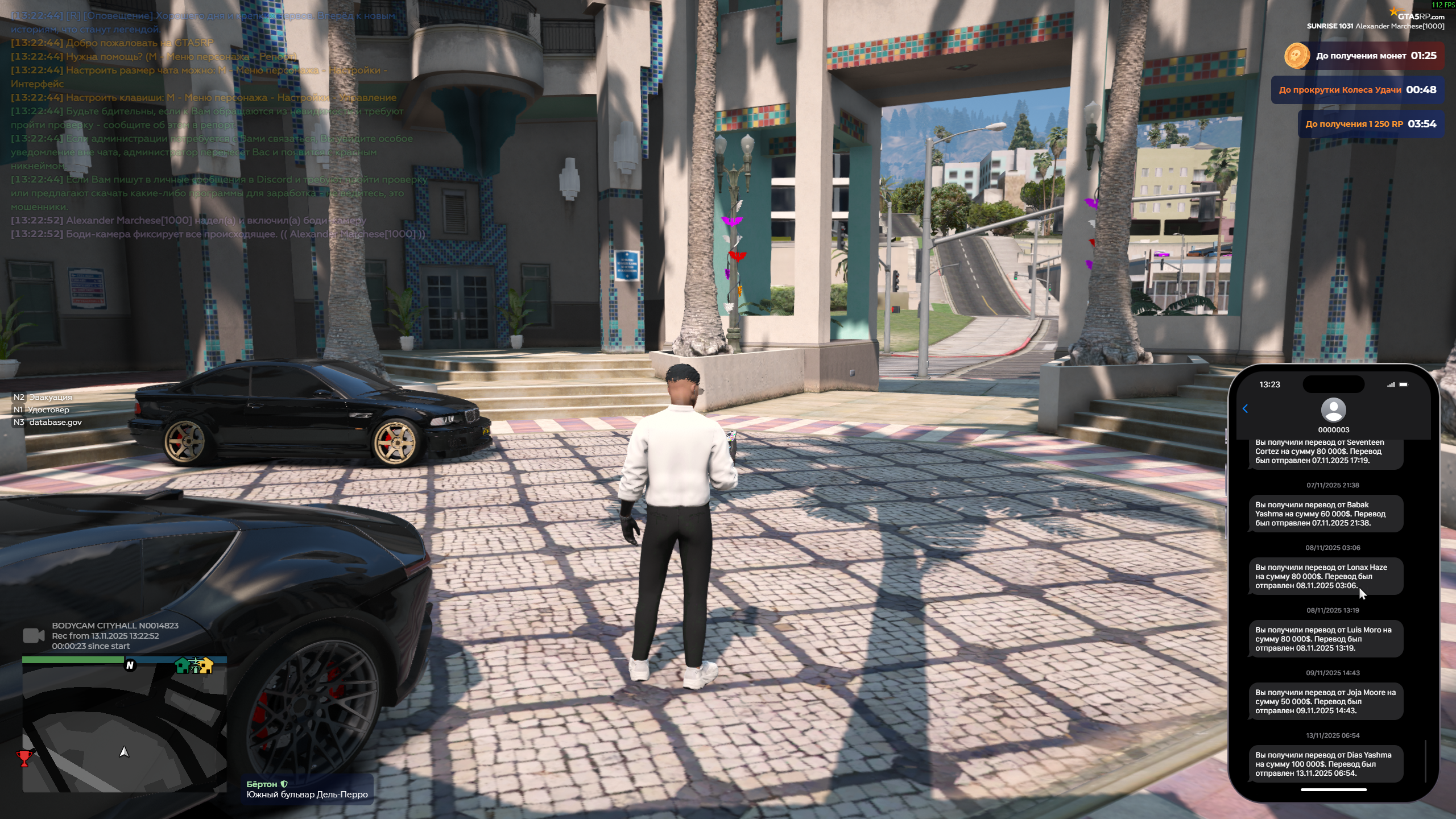Go back using the phone's blue arrow
Screen dimensions: 1456x819
pyautogui.click(x=1245, y=408)
